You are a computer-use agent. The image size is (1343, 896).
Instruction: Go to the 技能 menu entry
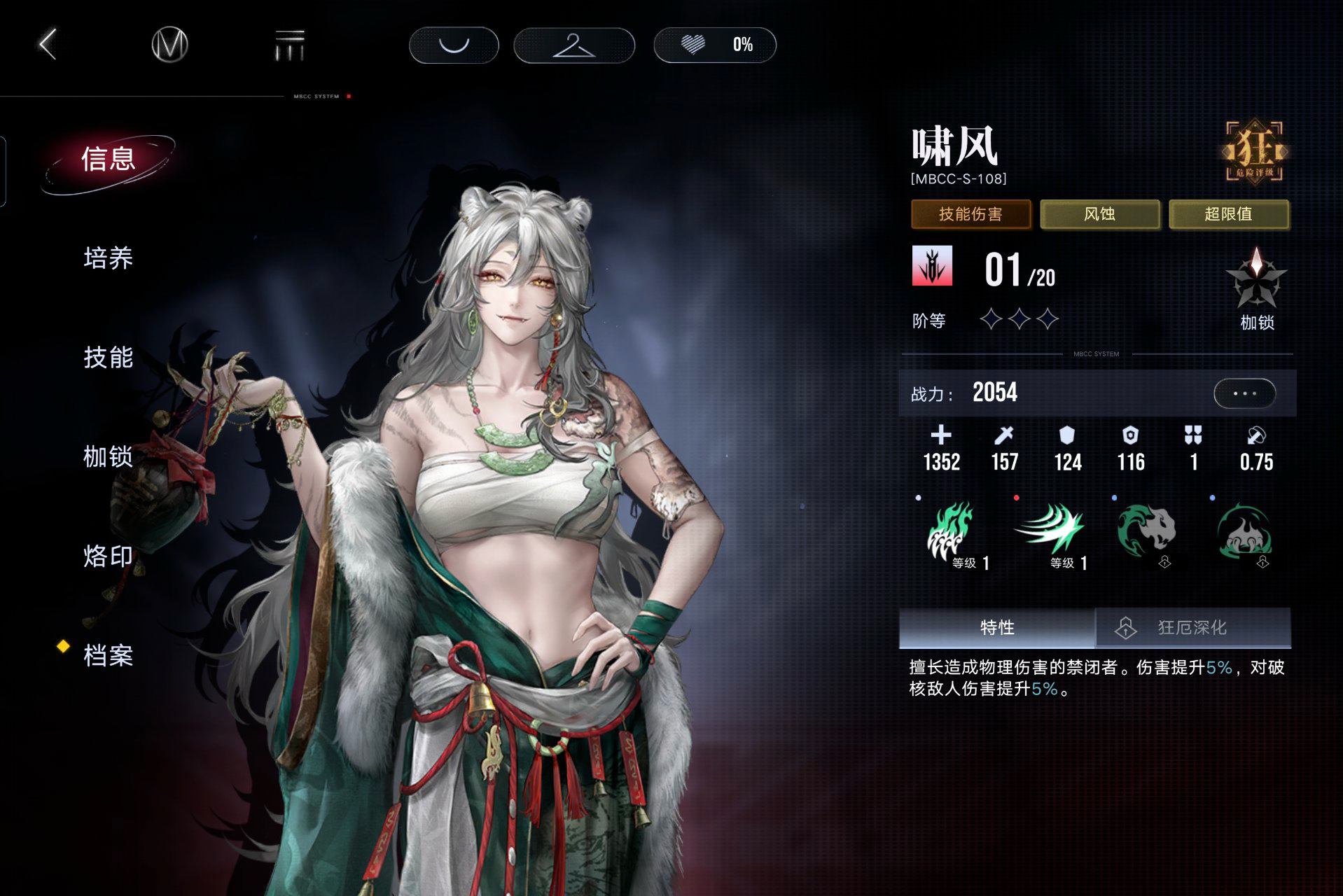[x=108, y=358]
